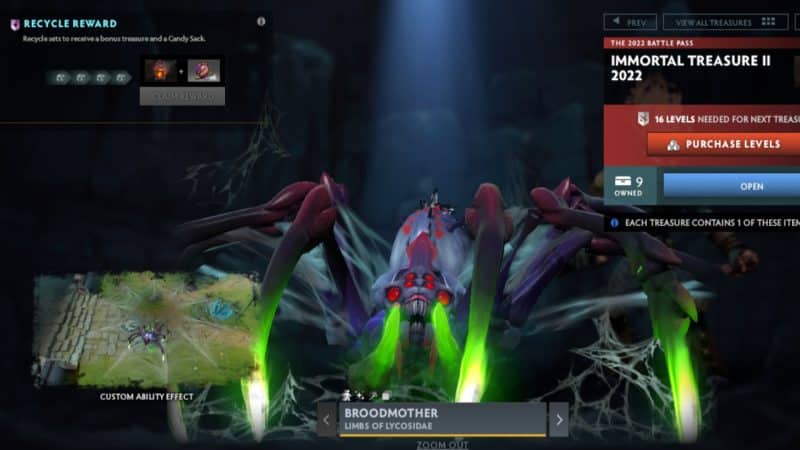Select the bonus treasure reward icon
The image size is (800, 450).
tap(159, 71)
